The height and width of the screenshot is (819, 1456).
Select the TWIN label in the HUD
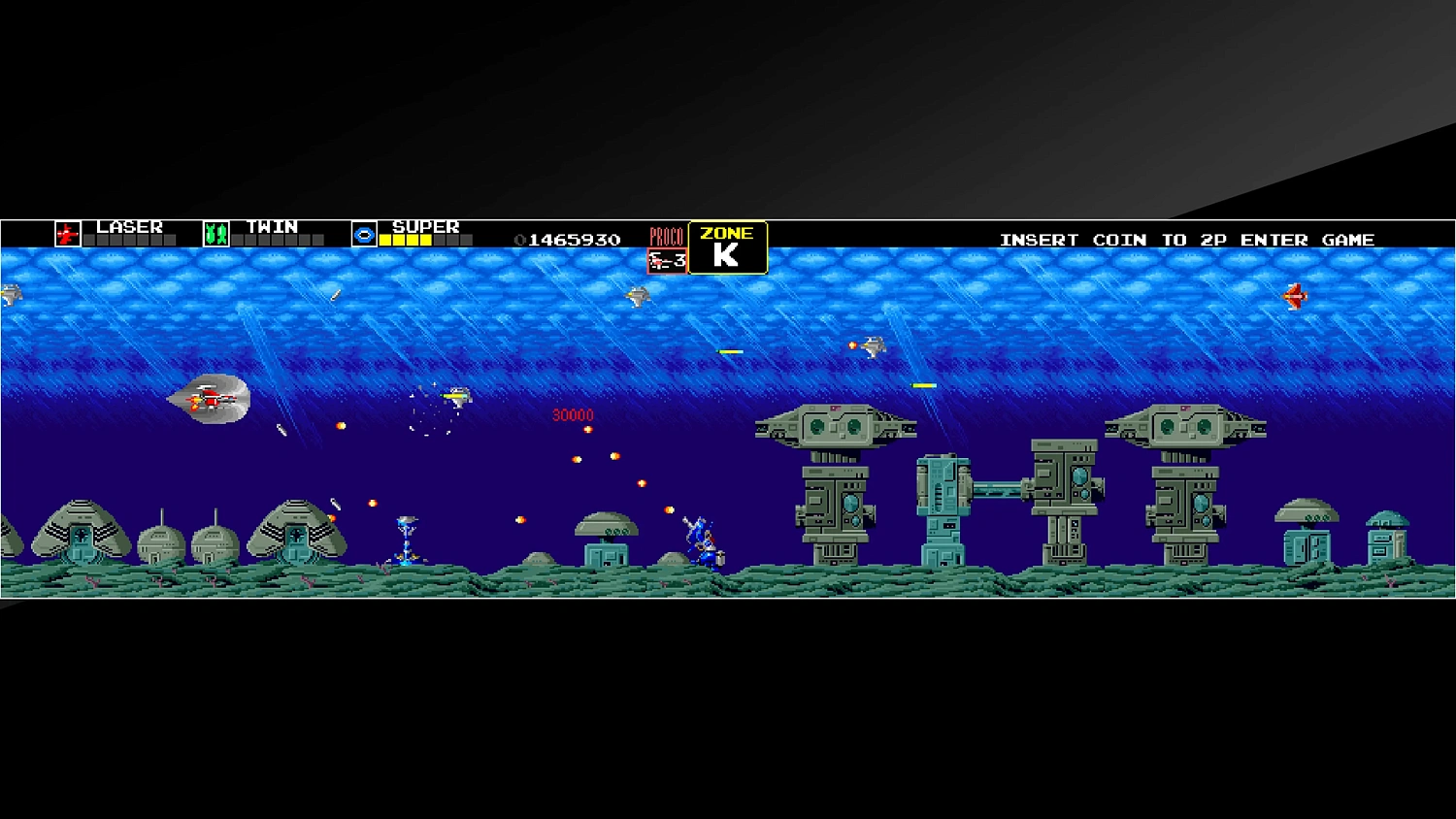pos(270,225)
